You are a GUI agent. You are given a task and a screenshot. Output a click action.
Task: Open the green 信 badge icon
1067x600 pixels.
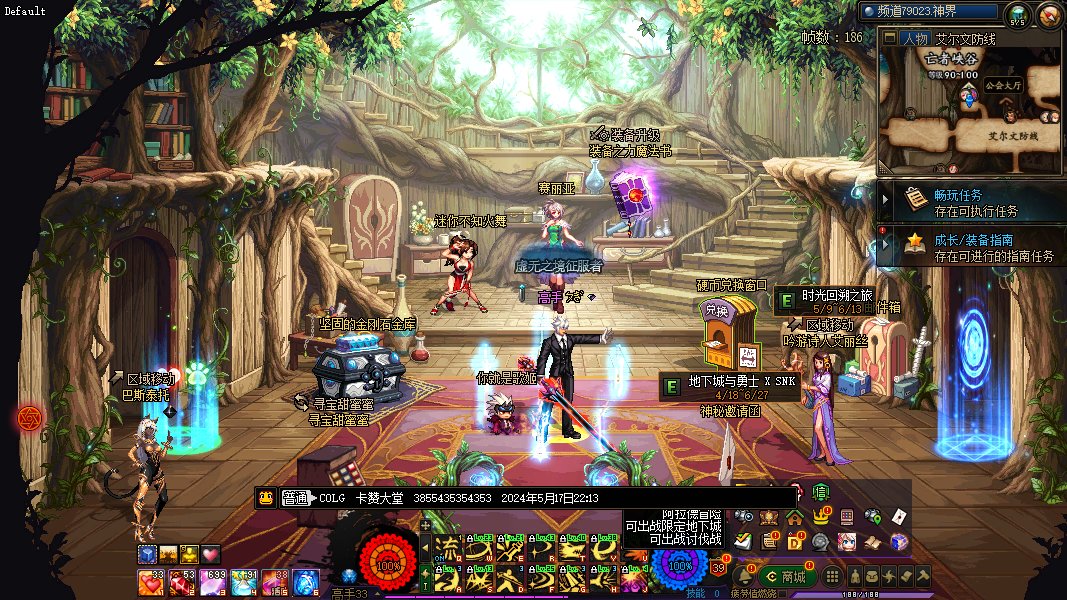821,491
